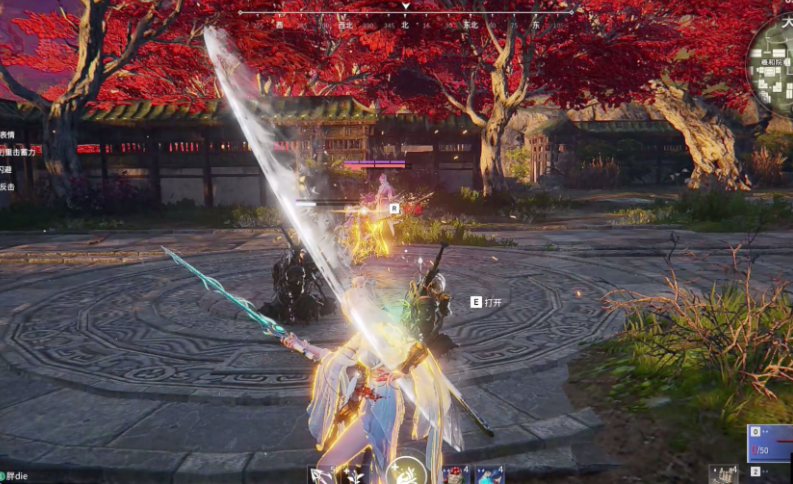Open the item slot at bottom right
Viewport: 793px width, 484px height.
tap(724, 474)
